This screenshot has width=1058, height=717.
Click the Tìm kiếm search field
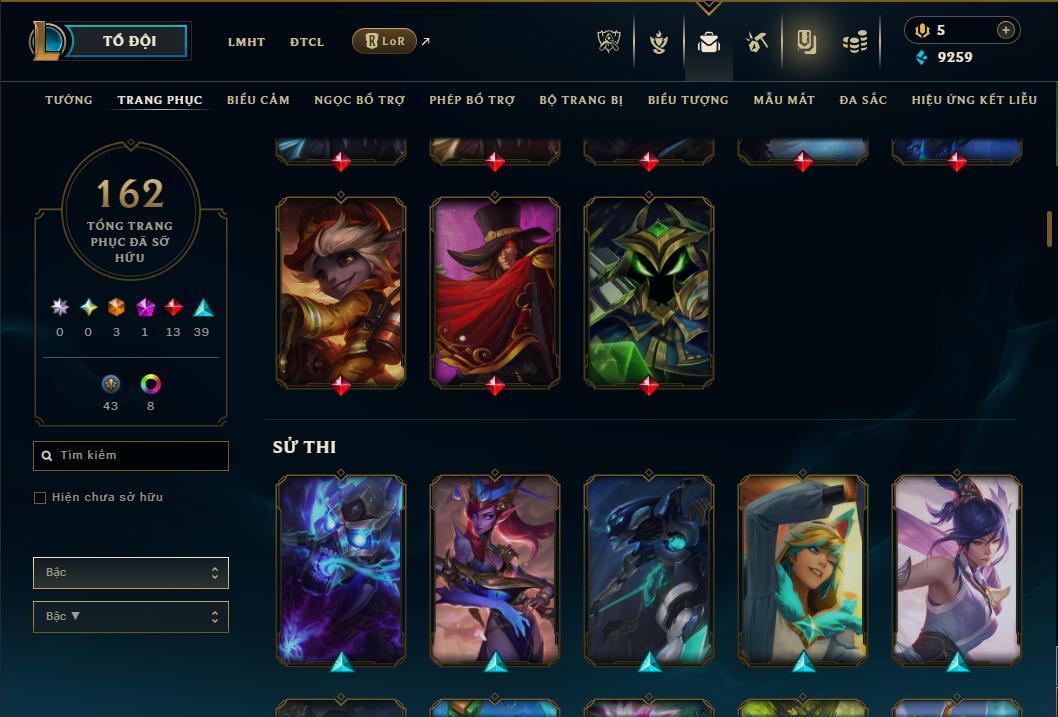point(131,456)
